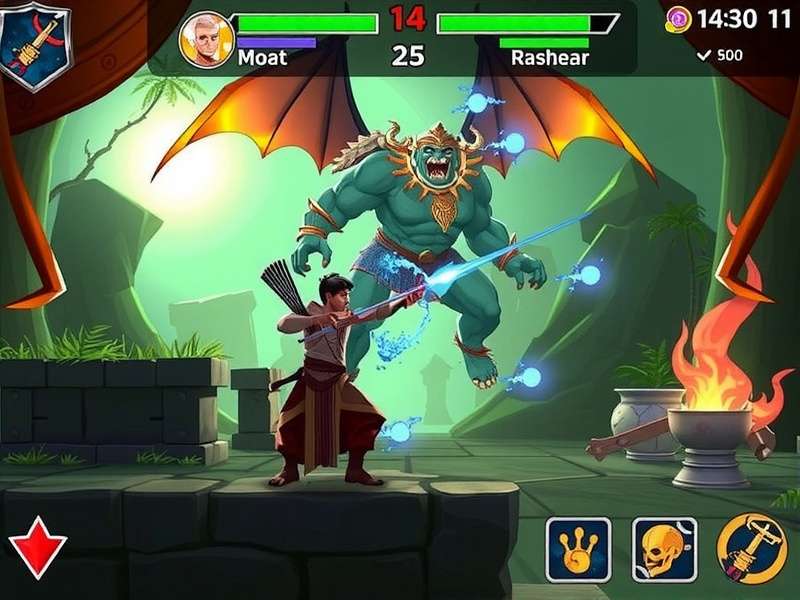Screen dimensions: 800x600
Task: Select Moat's player portrait
Action: point(206,39)
